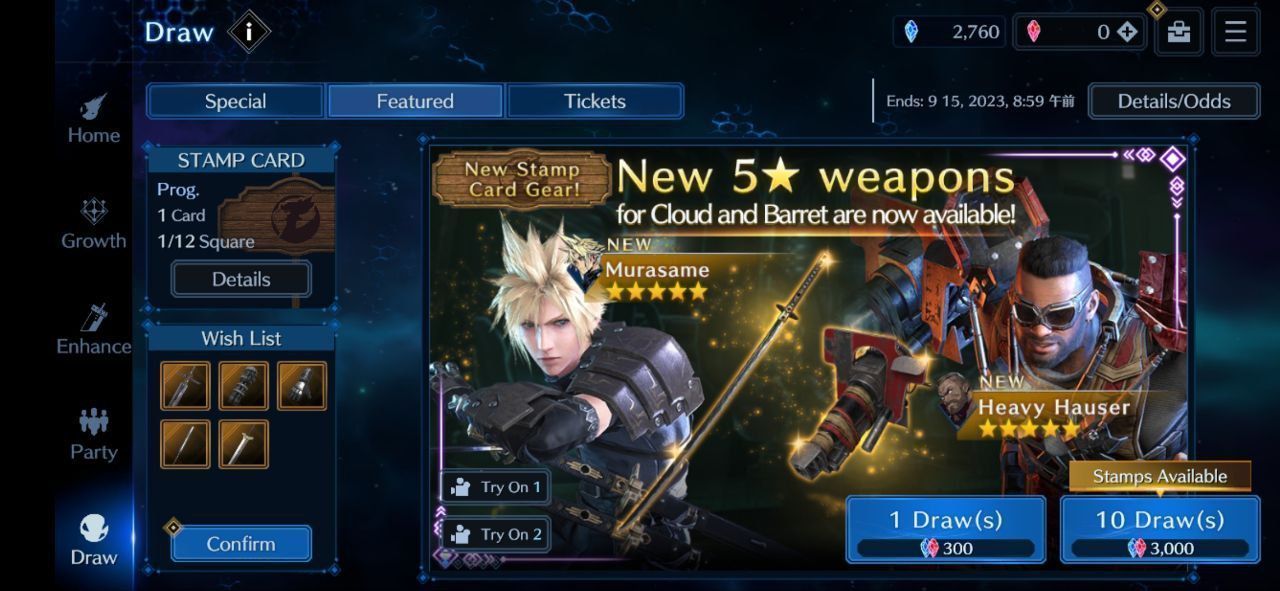Open the hamburger main menu
The image size is (1280, 591).
tap(1235, 32)
